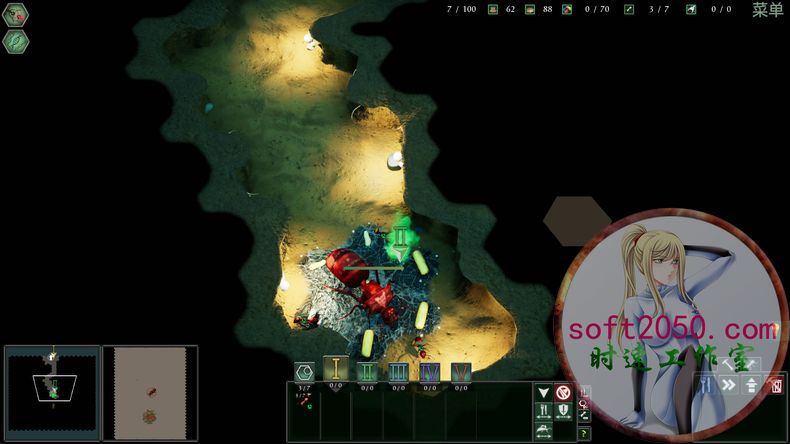Click the red prohibition circle command
Screen dimensions: 790x444
pyautogui.click(x=563, y=393)
